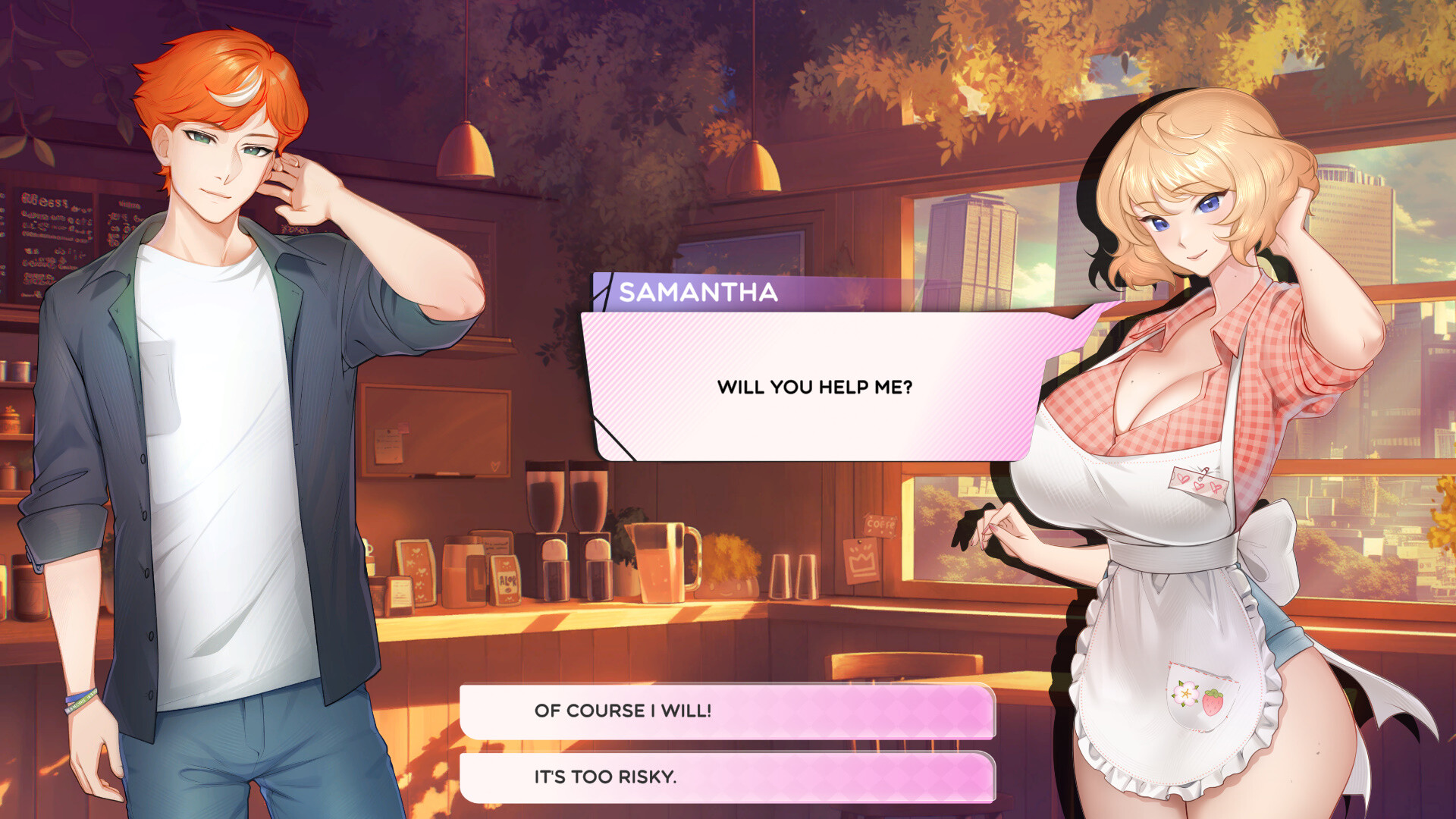Choose the "IT'S TOO RISKY." response
This screenshot has width=1456, height=819.
(728, 777)
